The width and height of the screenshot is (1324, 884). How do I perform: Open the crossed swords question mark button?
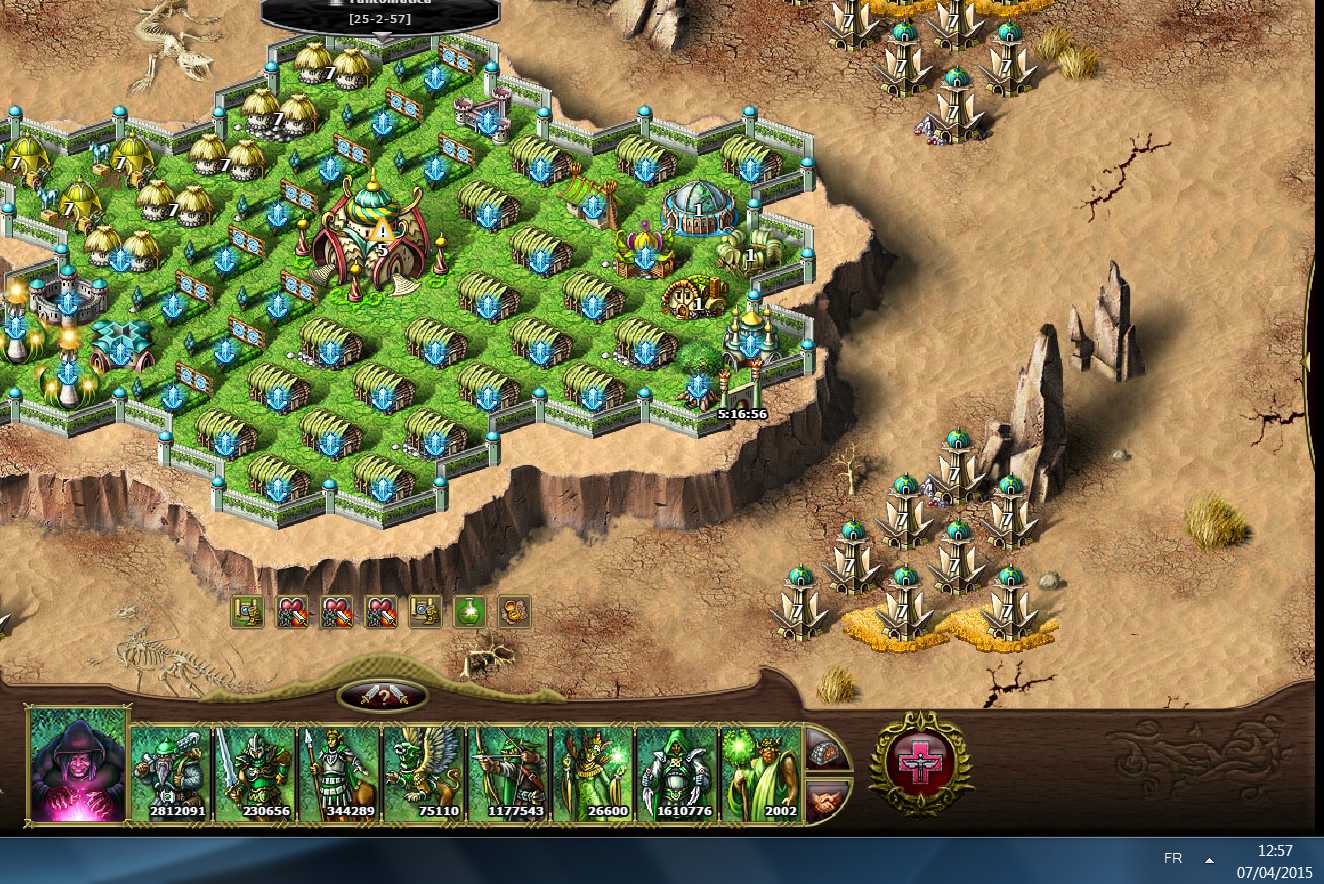click(x=383, y=696)
